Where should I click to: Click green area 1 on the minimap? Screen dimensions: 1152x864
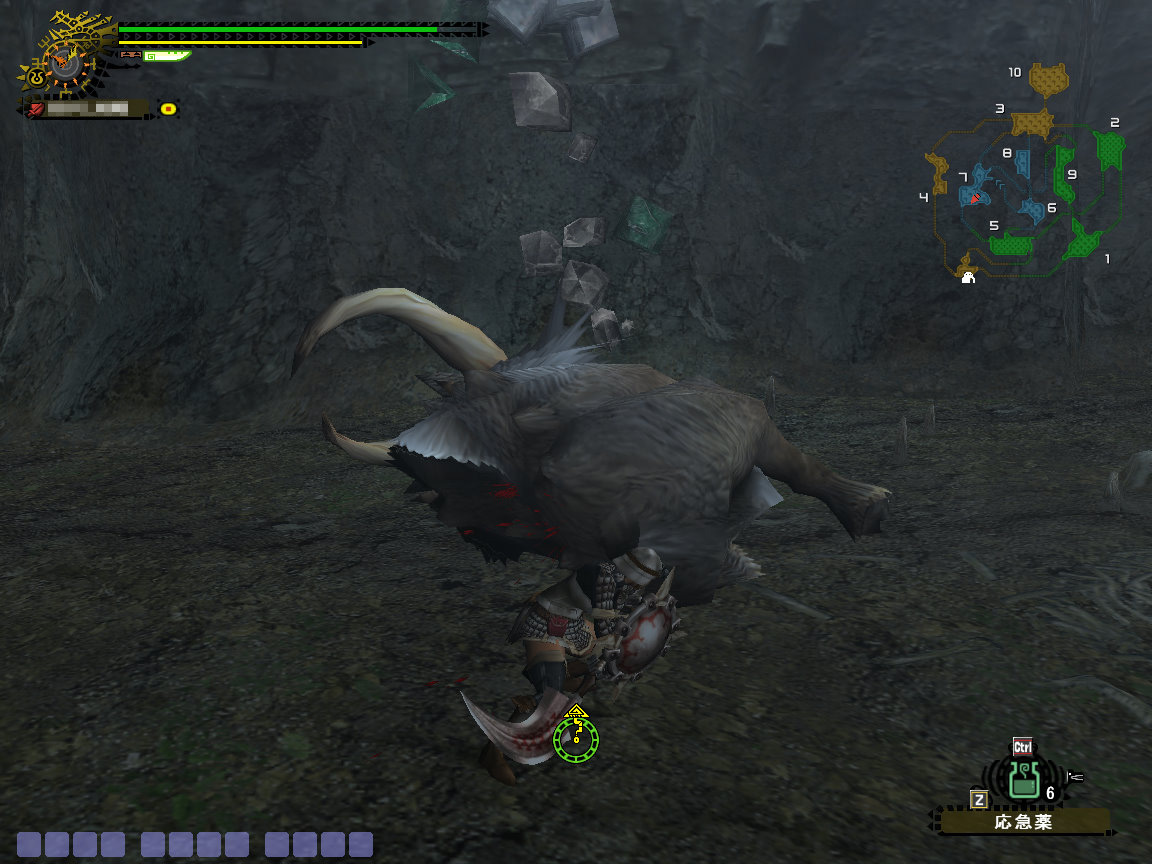1083,241
